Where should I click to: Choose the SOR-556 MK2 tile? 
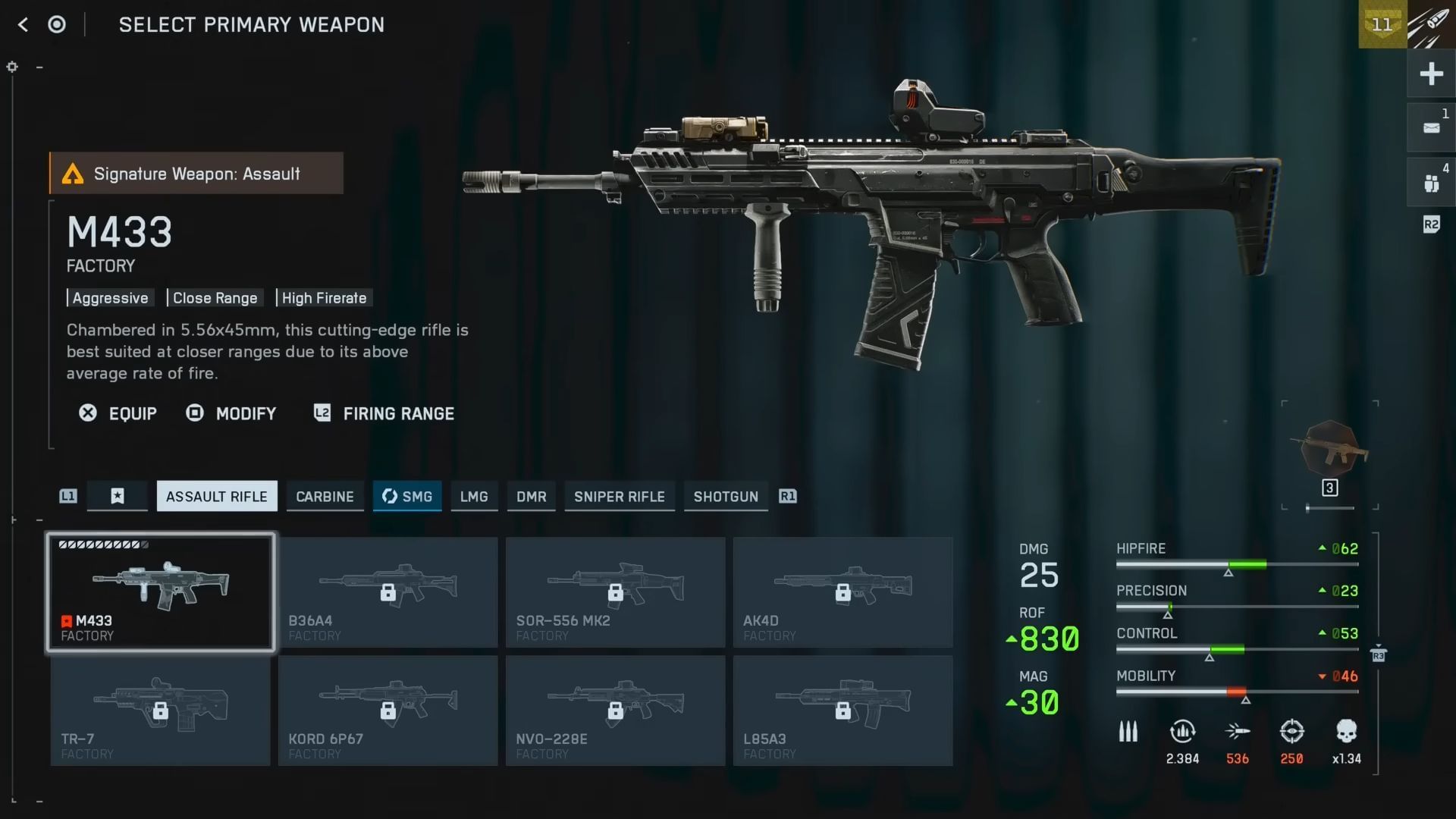[615, 592]
